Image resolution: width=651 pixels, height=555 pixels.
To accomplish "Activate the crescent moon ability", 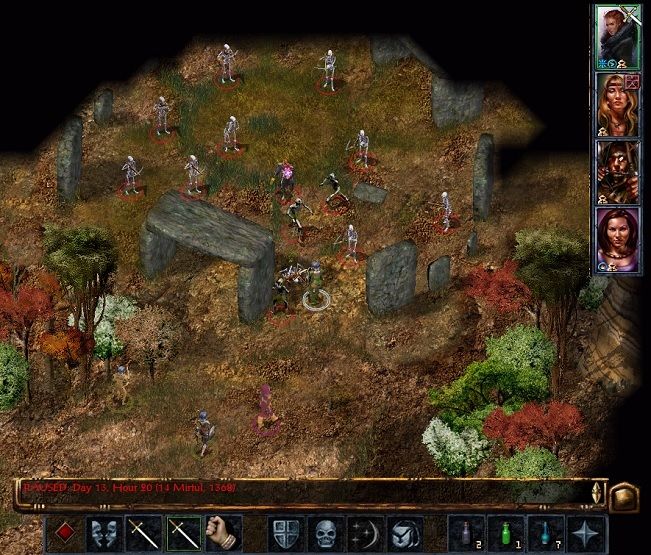I will 365,532.
